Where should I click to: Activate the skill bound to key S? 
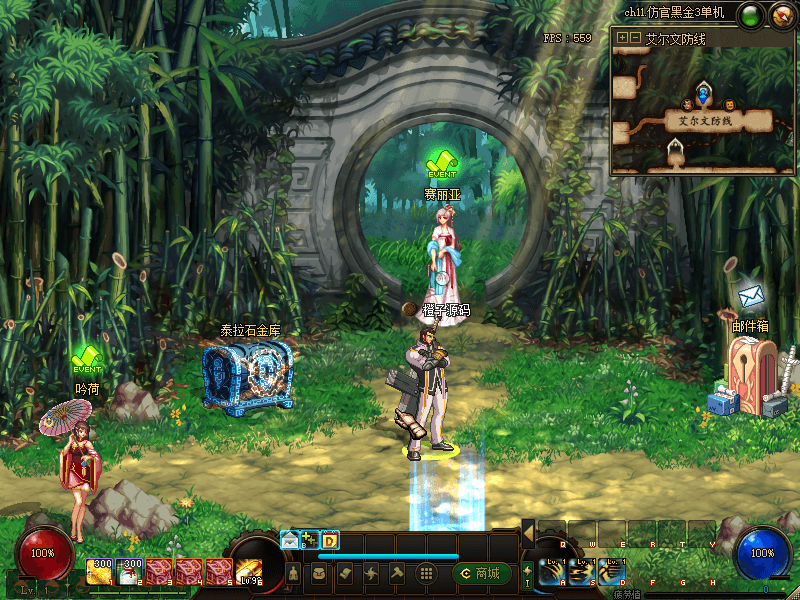point(581,572)
